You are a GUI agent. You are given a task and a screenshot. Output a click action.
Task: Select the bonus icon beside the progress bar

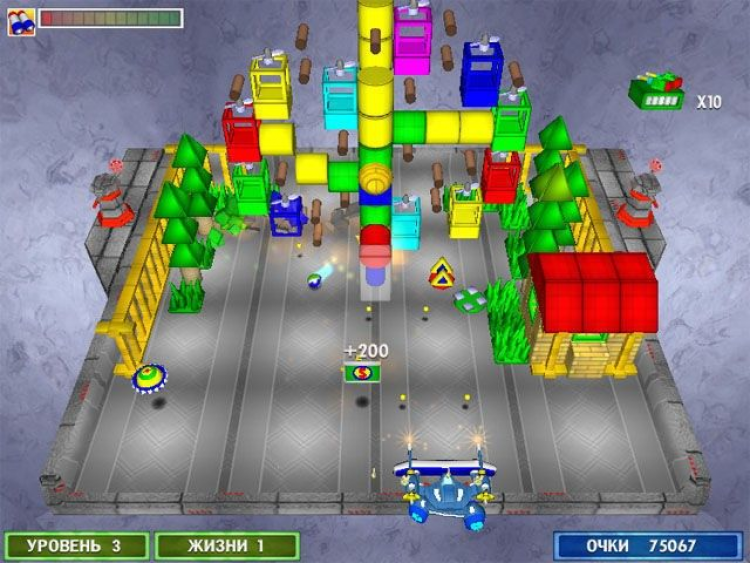click(21, 19)
